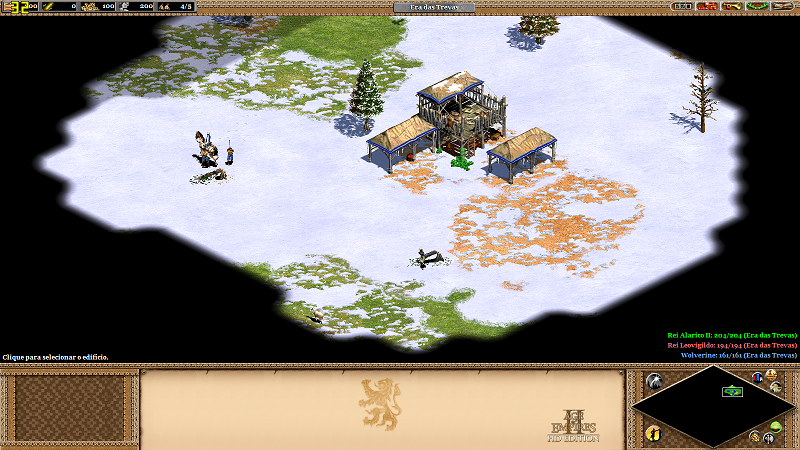Select the Town Center building
800x450 pixels.
(460, 122)
